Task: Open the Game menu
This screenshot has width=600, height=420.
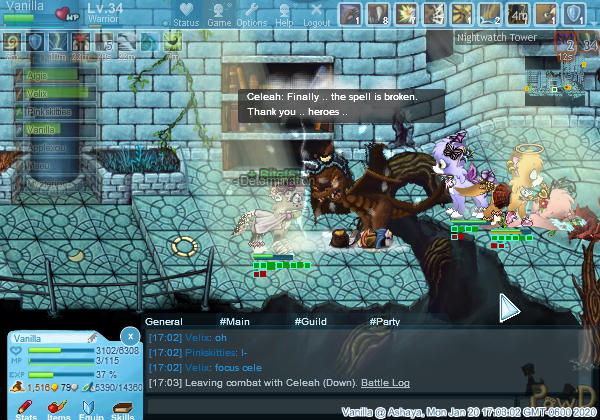Action: click(219, 14)
